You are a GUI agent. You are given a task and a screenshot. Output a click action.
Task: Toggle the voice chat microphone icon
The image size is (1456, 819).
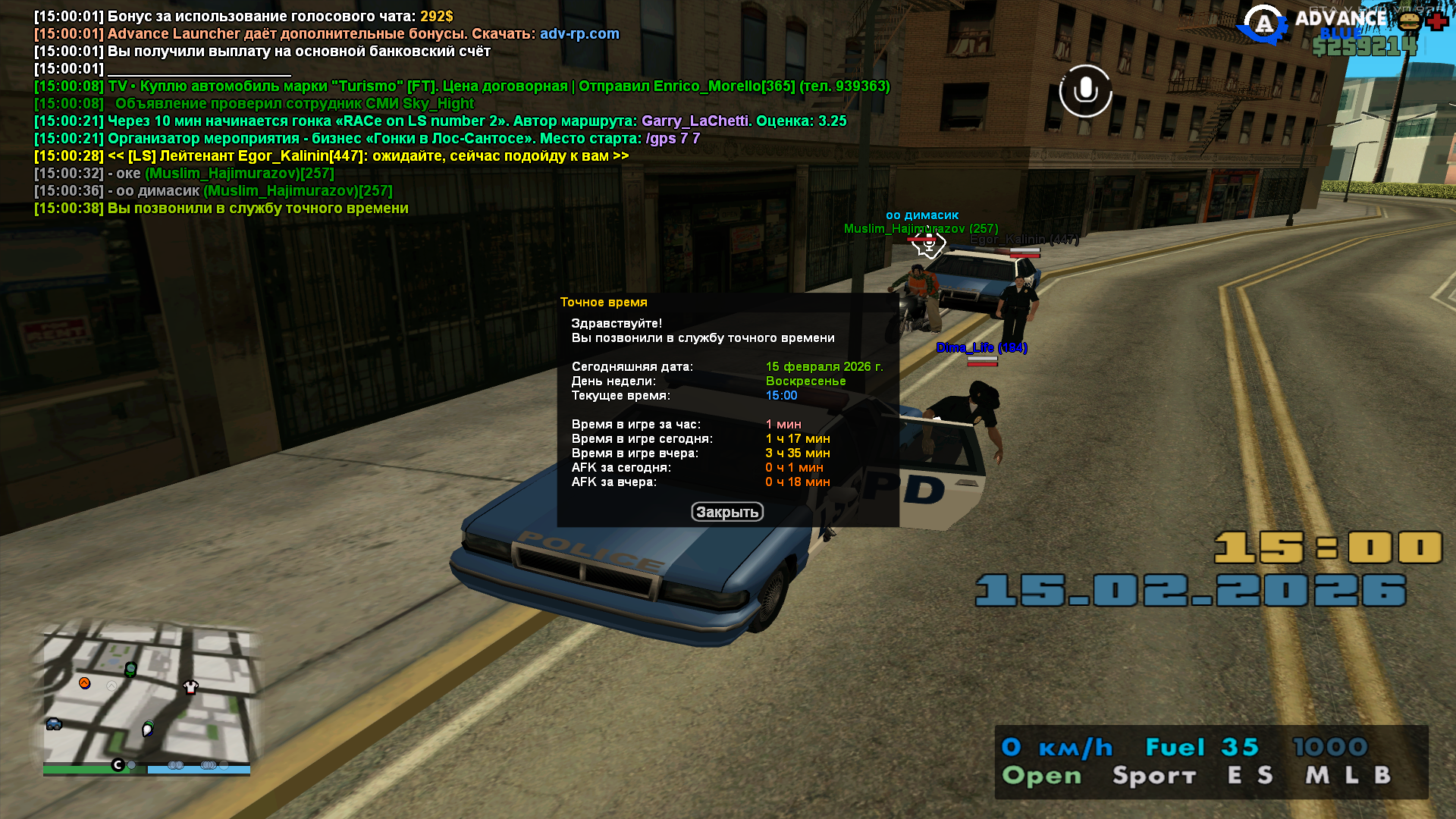1085,91
